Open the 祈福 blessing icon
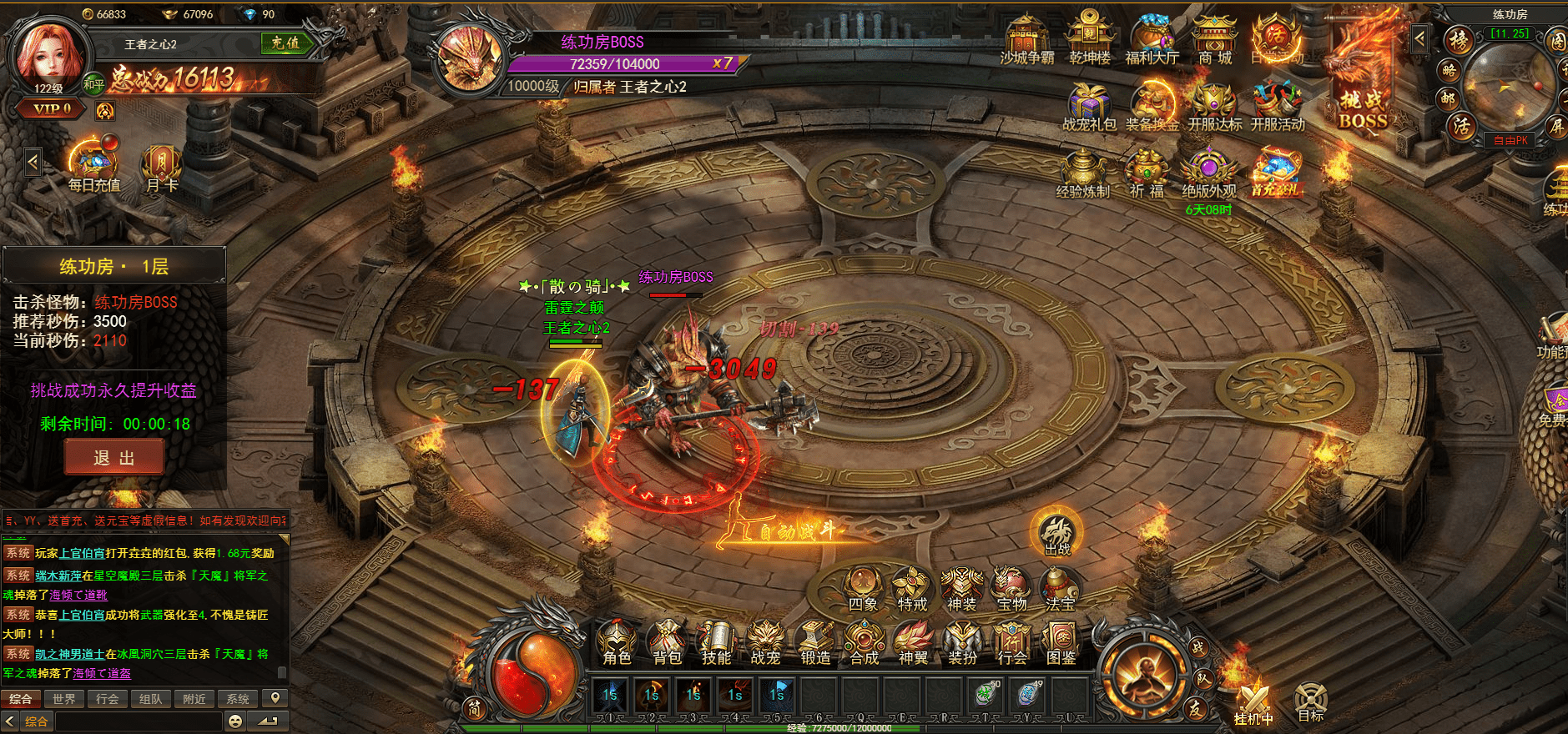Image resolution: width=1568 pixels, height=734 pixels. 1147,173
